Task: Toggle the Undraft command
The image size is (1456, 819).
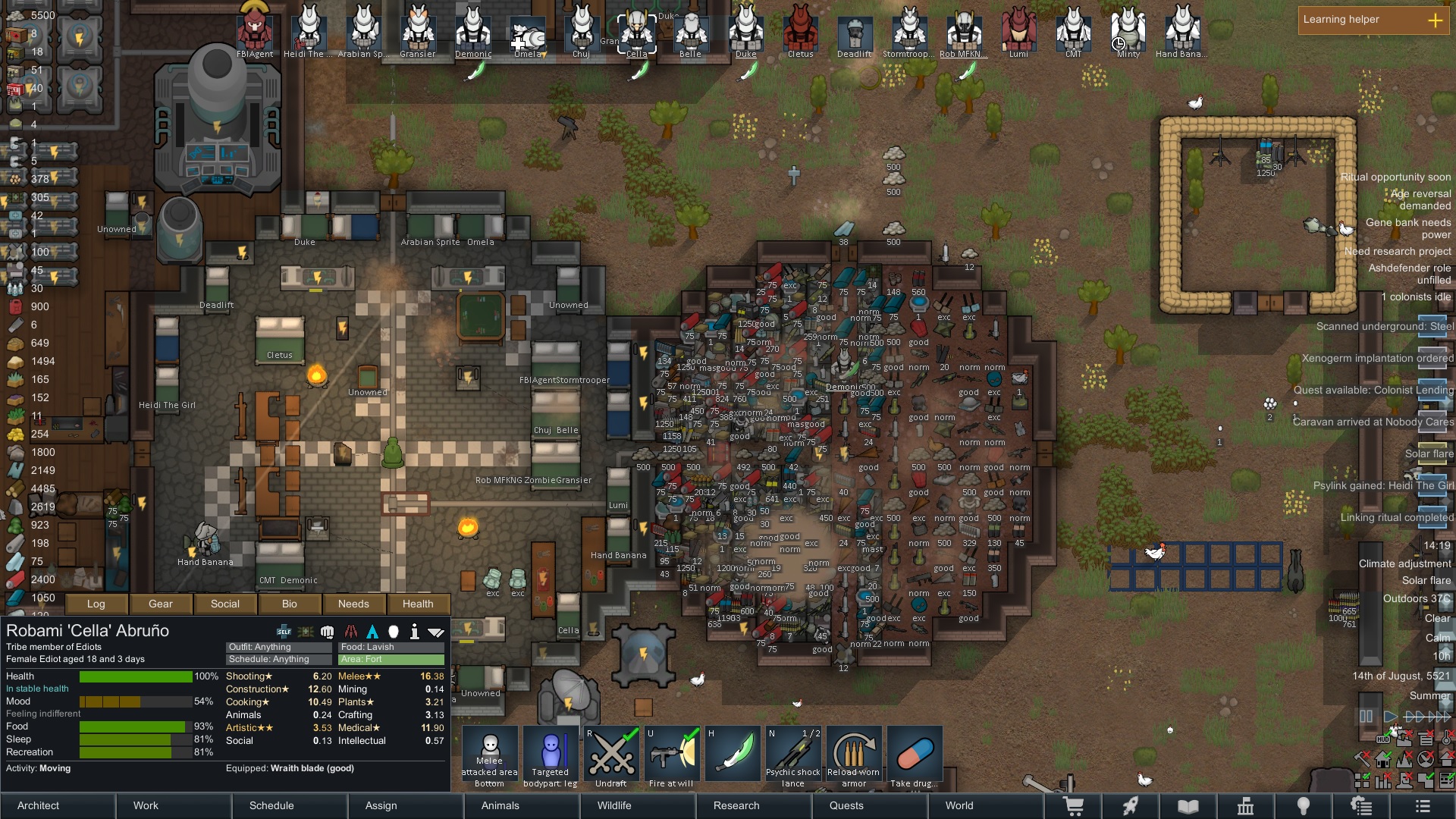Action: [x=611, y=757]
